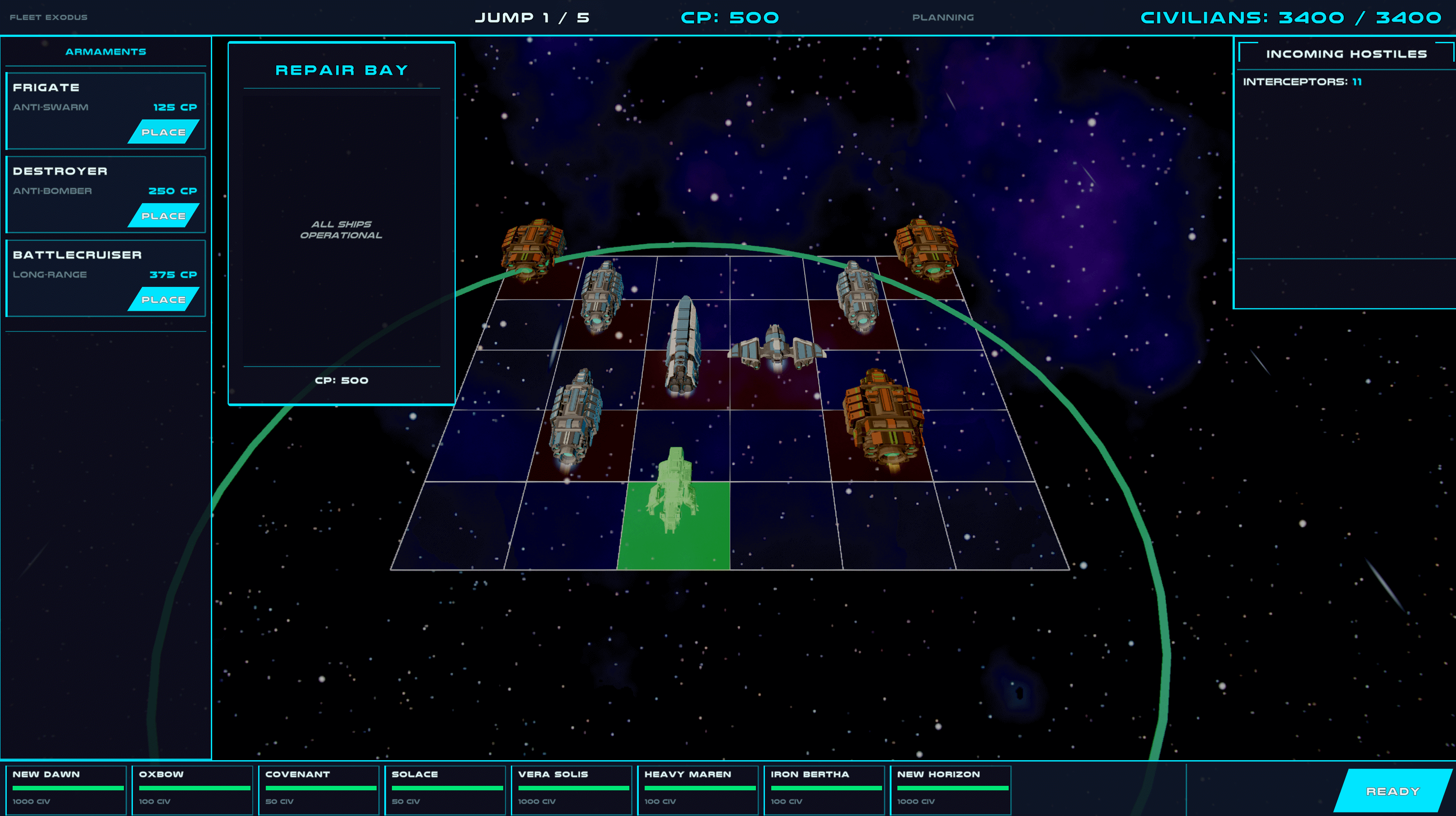Image resolution: width=1456 pixels, height=816 pixels.
Task: Select the New Dawn ship card
Action: pos(66,789)
